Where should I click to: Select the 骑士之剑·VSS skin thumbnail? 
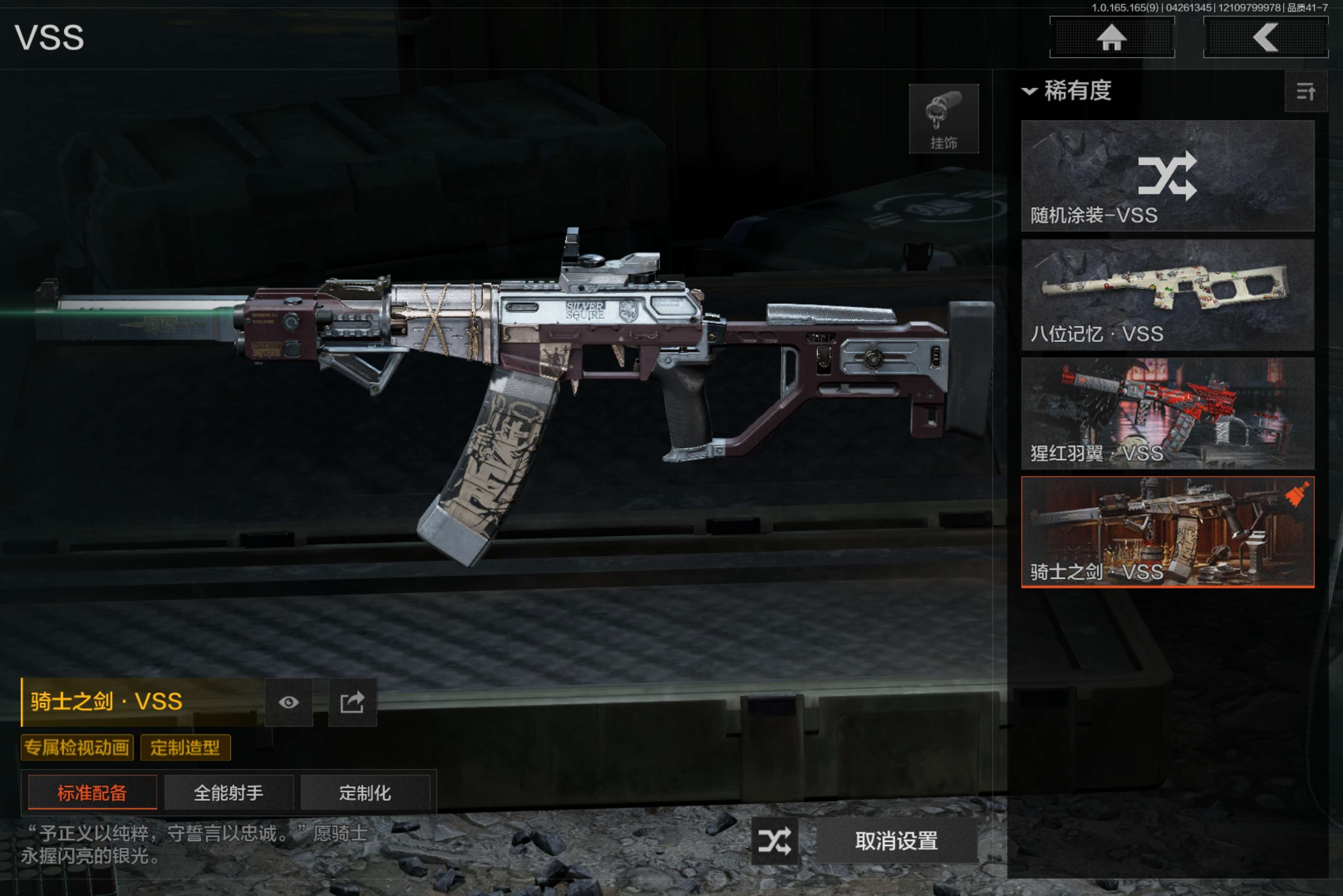pos(1167,532)
